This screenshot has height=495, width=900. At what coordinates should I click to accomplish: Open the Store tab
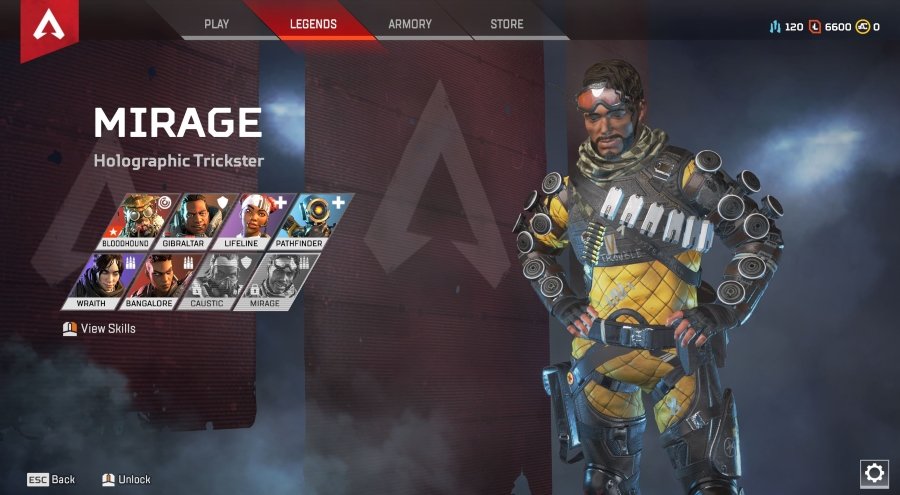(507, 24)
